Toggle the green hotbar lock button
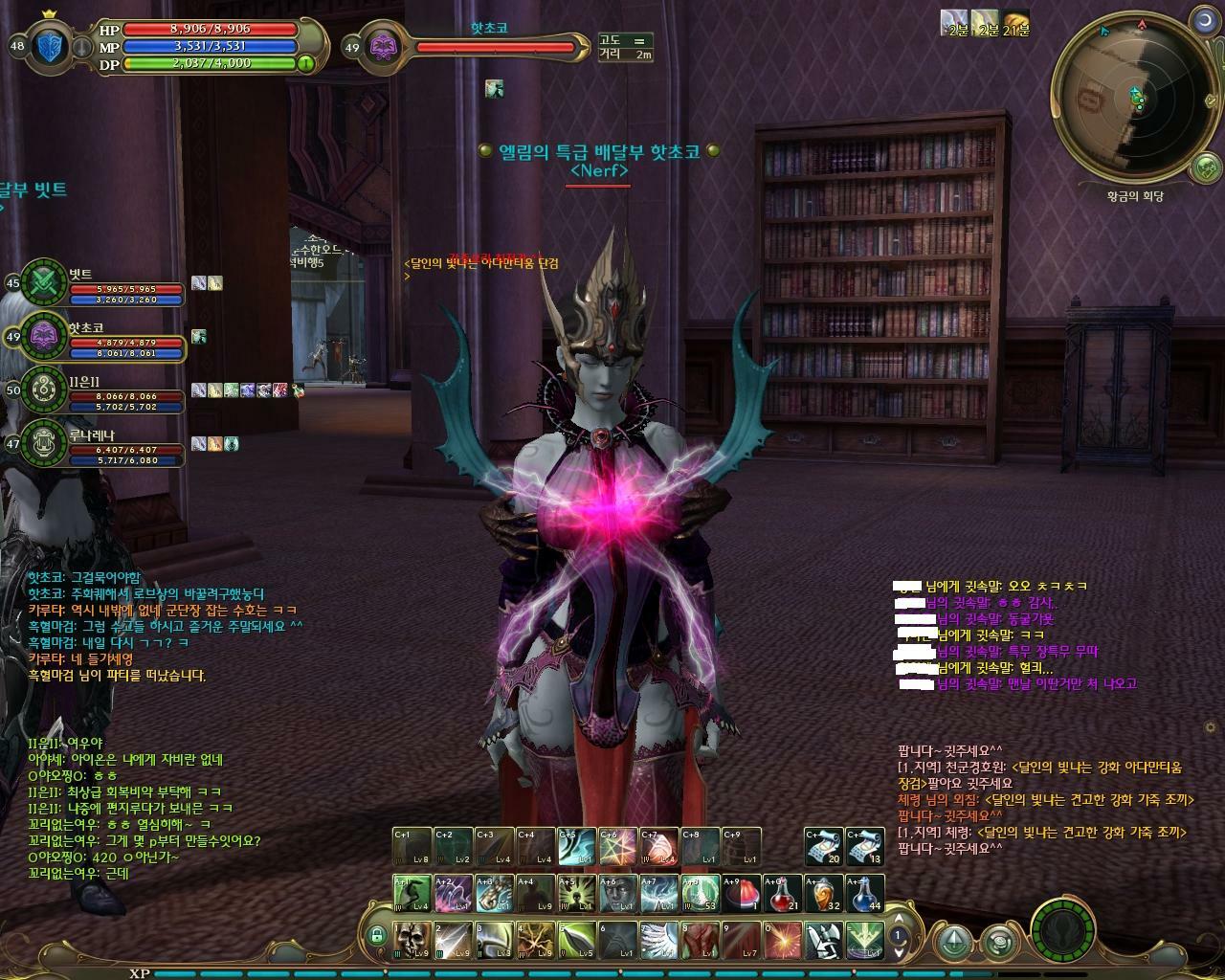 (x=377, y=935)
